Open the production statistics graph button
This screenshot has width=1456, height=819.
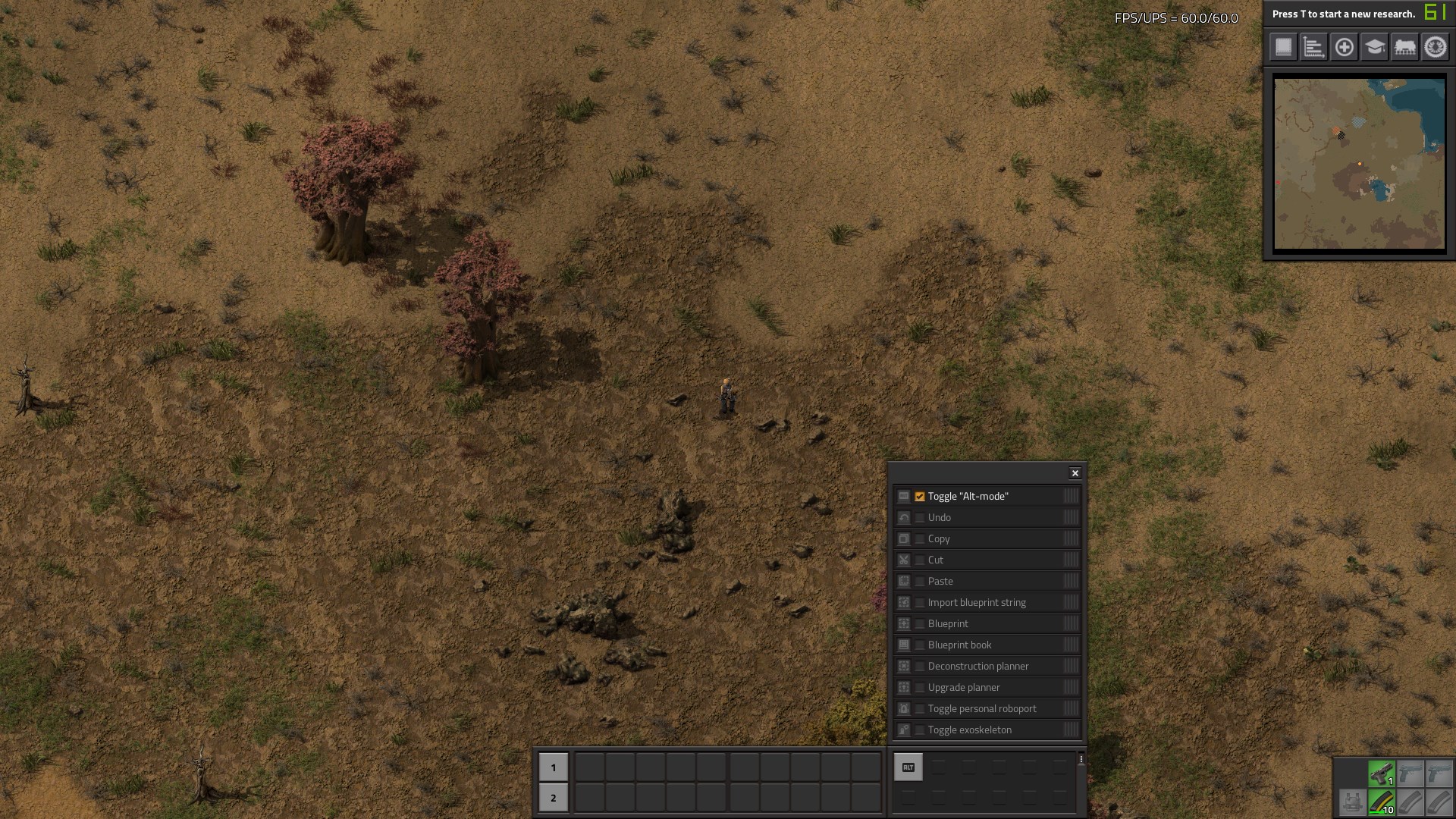tap(1313, 47)
